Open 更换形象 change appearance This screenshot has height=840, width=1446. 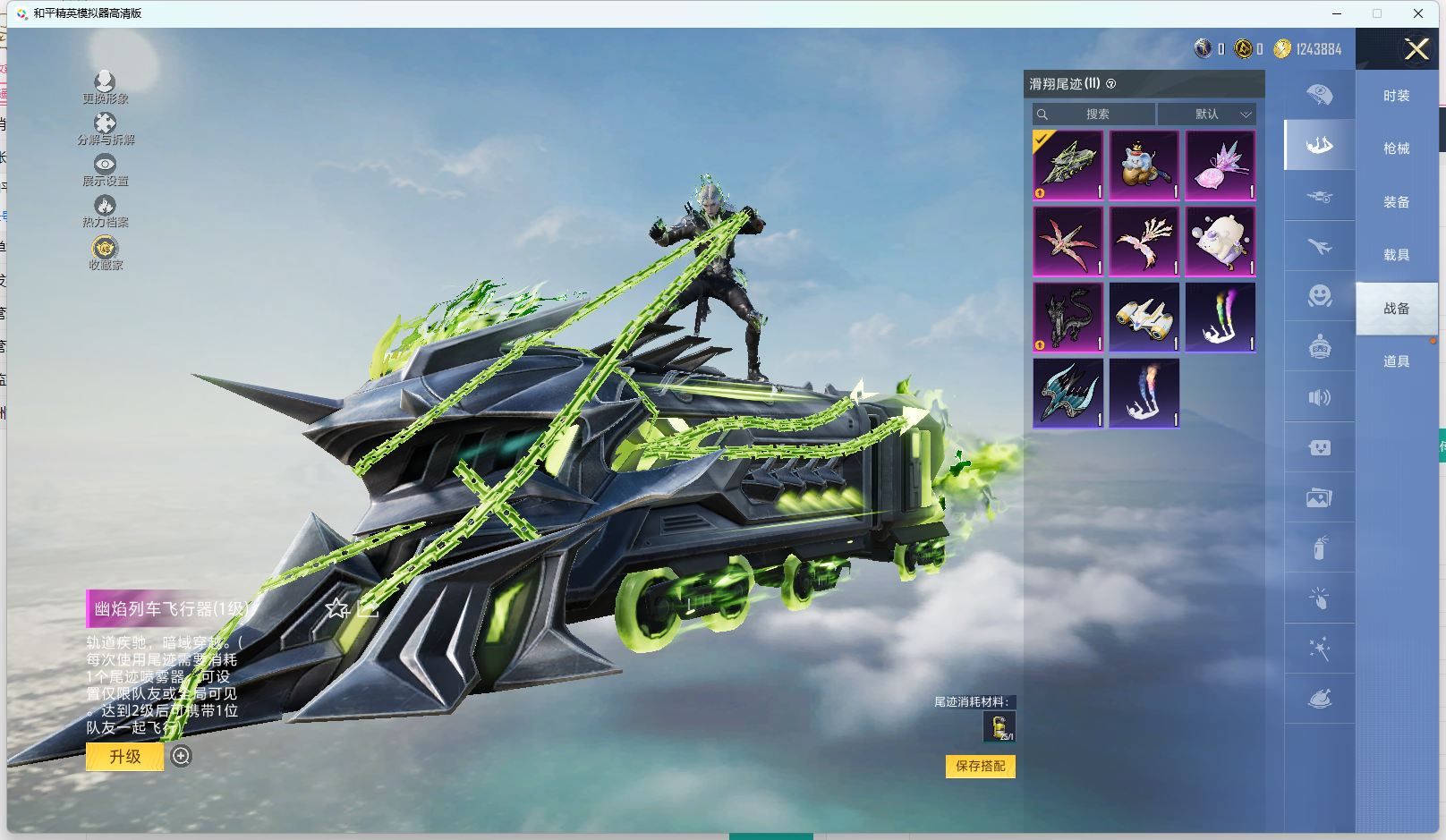click(x=105, y=87)
